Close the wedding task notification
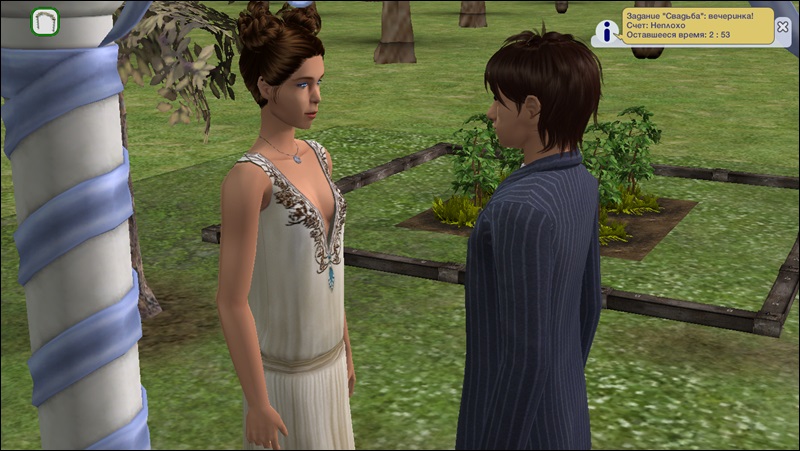The width and height of the screenshot is (800, 451). pyautogui.click(x=782, y=28)
